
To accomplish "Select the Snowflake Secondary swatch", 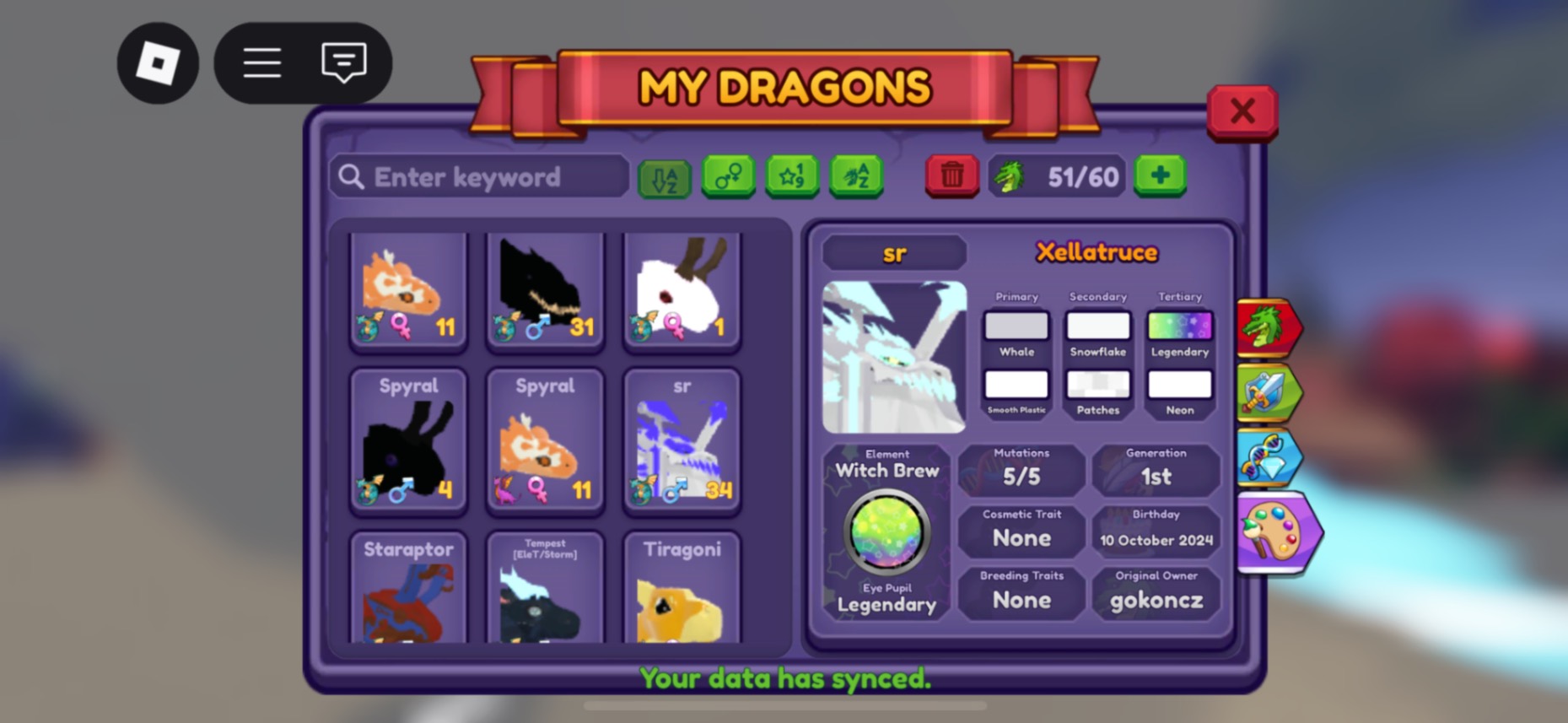I will coord(1097,326).
